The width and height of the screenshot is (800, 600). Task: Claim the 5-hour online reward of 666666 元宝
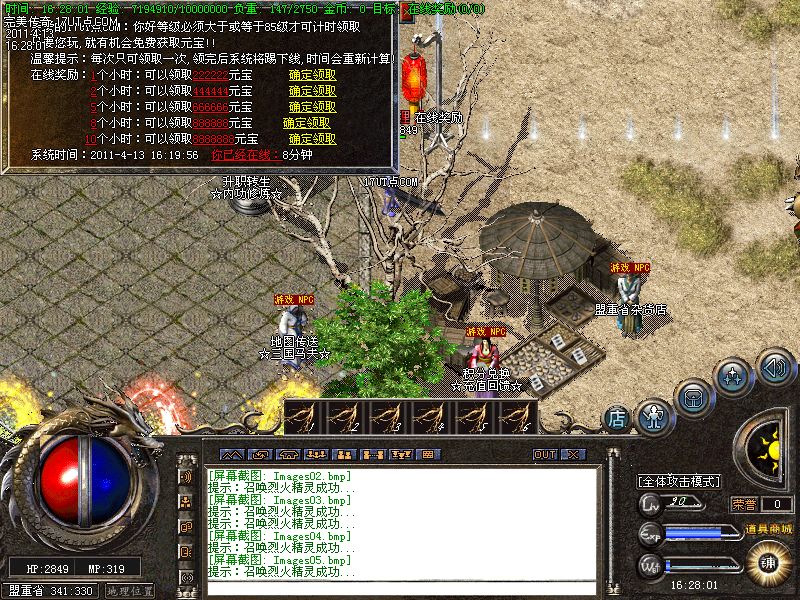[312, 106]
